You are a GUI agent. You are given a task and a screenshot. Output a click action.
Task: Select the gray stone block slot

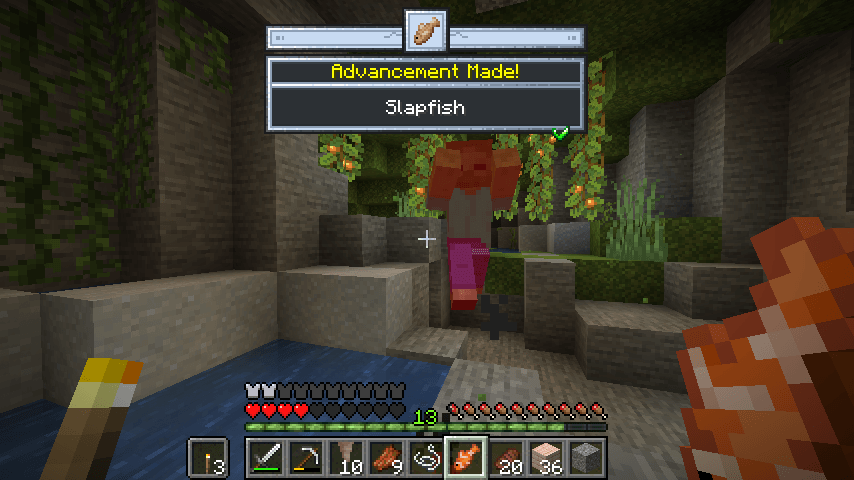pyautogui.click(x=587, y=458)
